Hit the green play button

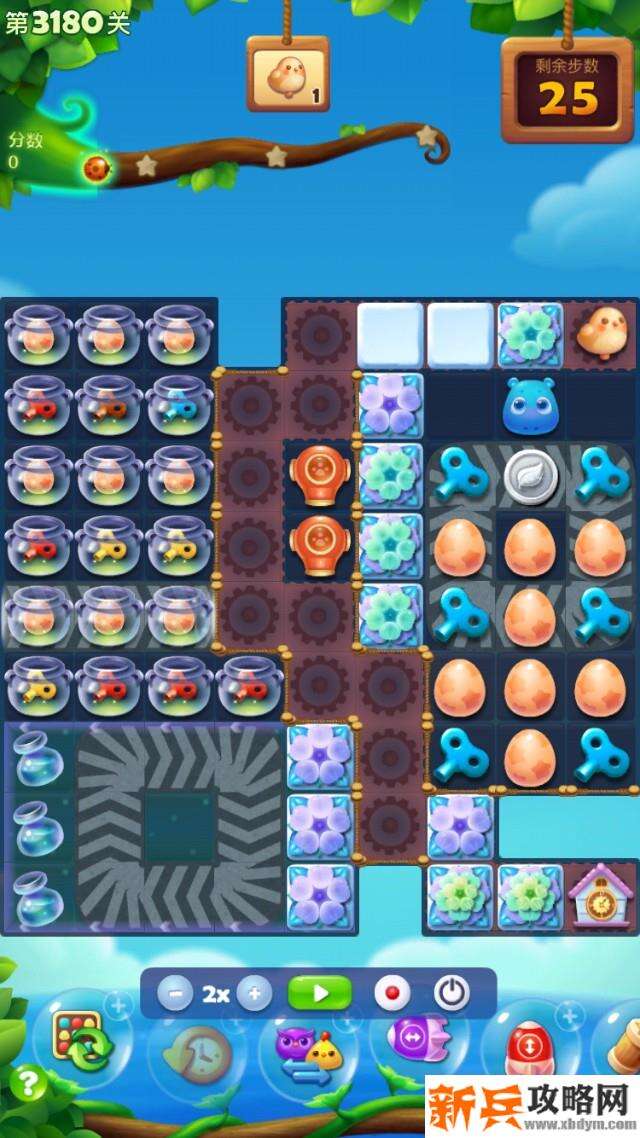coord(320,994)
